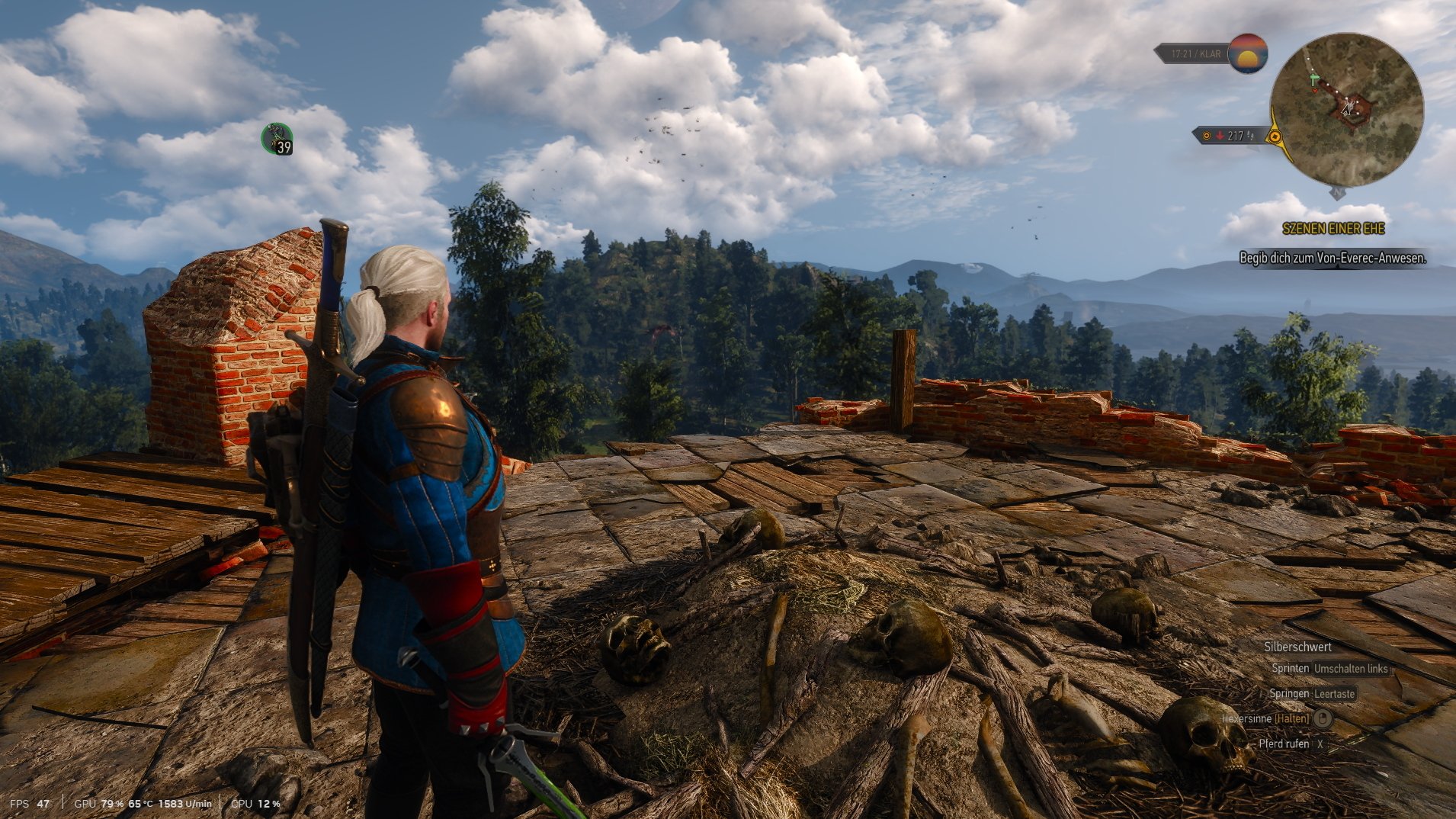Select the level 39 marker icon
1456x819 pixels.
coord(277,139)
